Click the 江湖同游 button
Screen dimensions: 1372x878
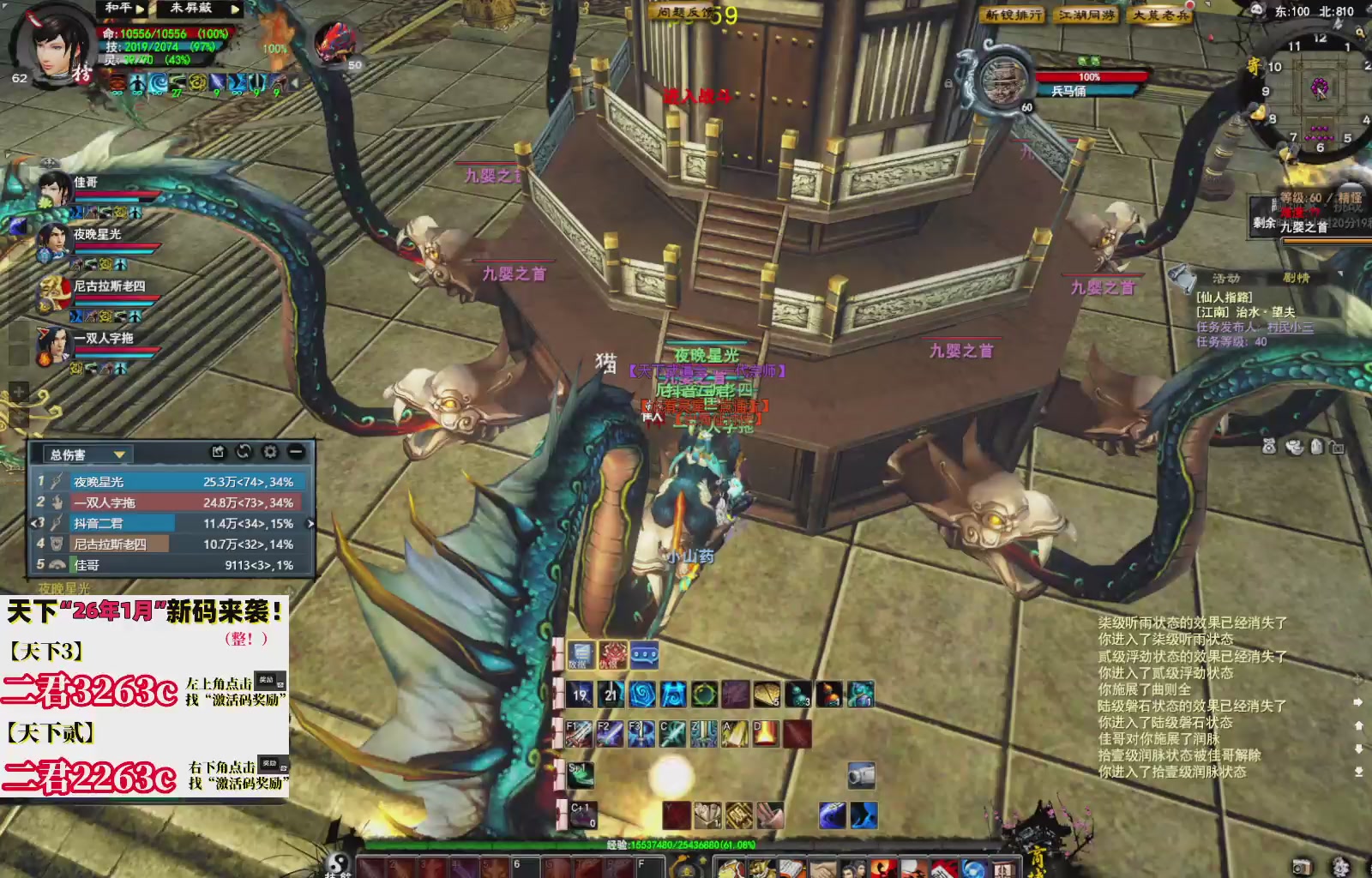point(1086,15)
